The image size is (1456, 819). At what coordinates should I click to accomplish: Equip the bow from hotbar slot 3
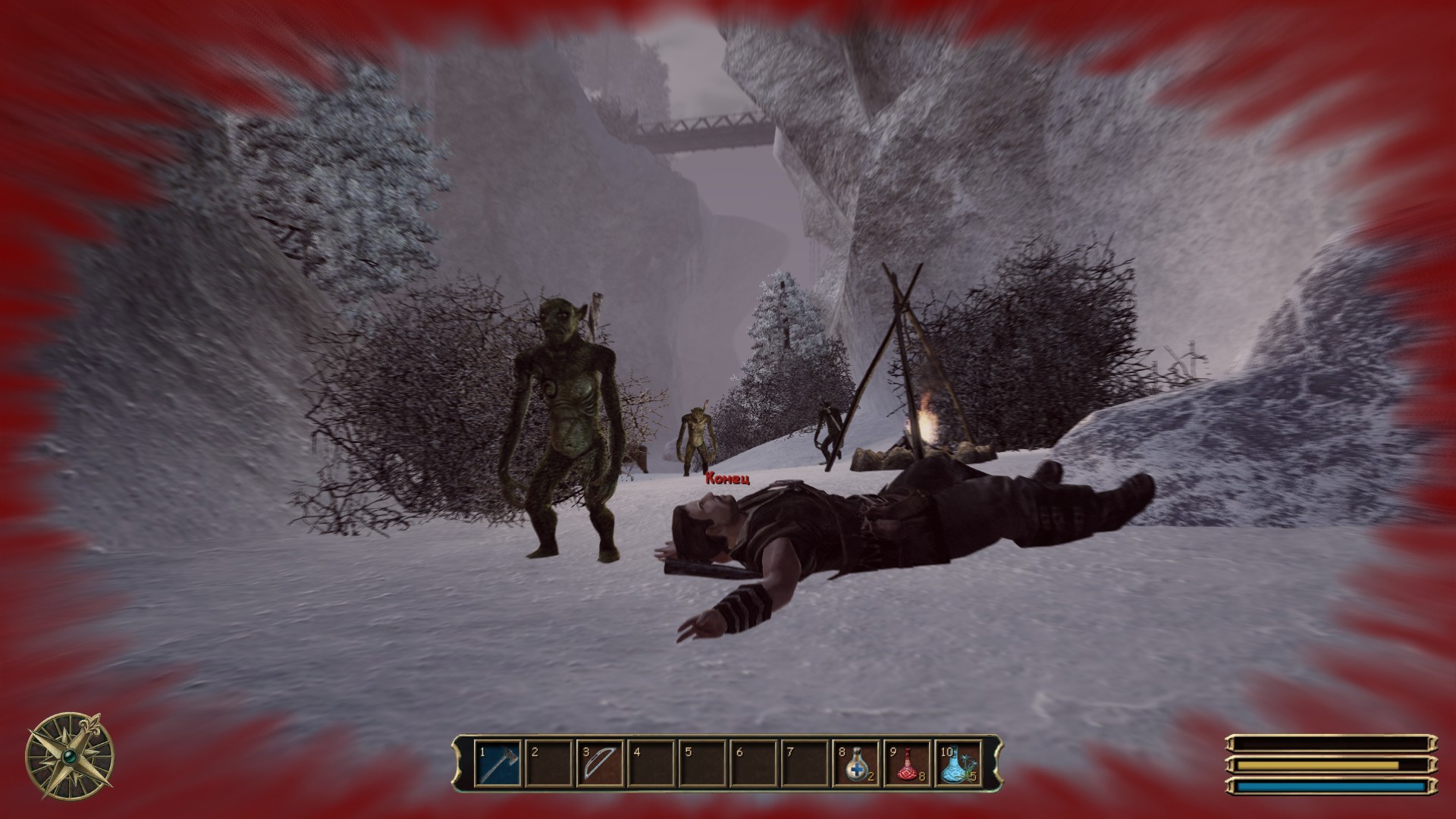tap(600, 764)
